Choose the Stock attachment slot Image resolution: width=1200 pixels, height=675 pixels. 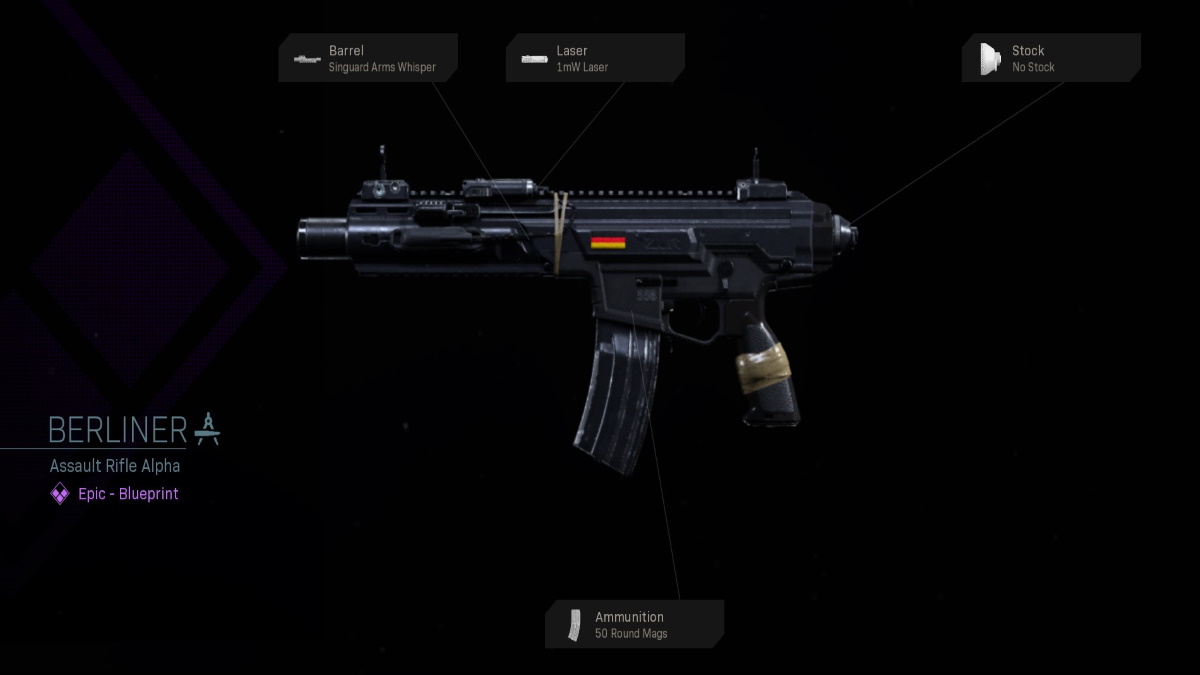(1051, 58)
